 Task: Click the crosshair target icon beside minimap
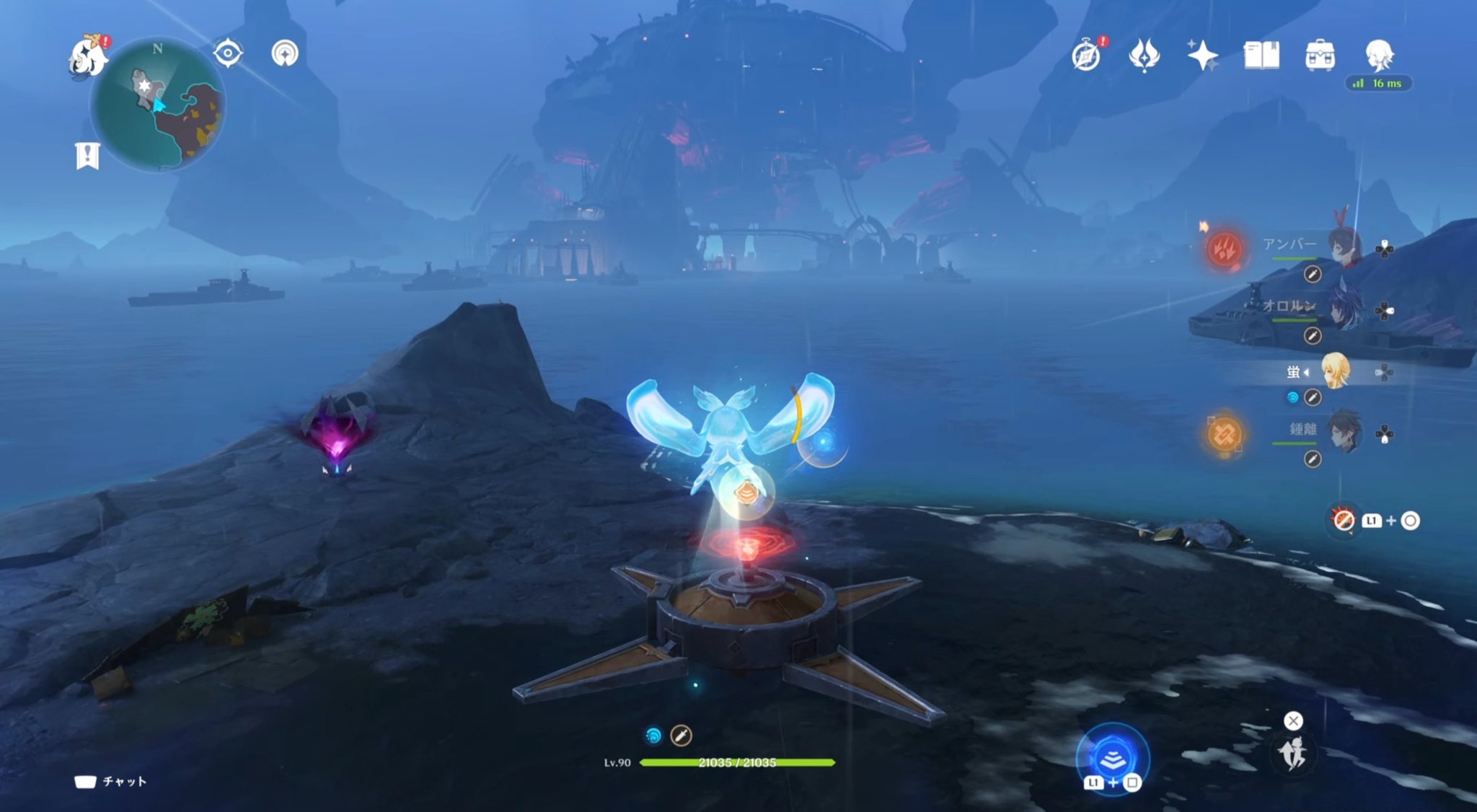pos(228,53)
